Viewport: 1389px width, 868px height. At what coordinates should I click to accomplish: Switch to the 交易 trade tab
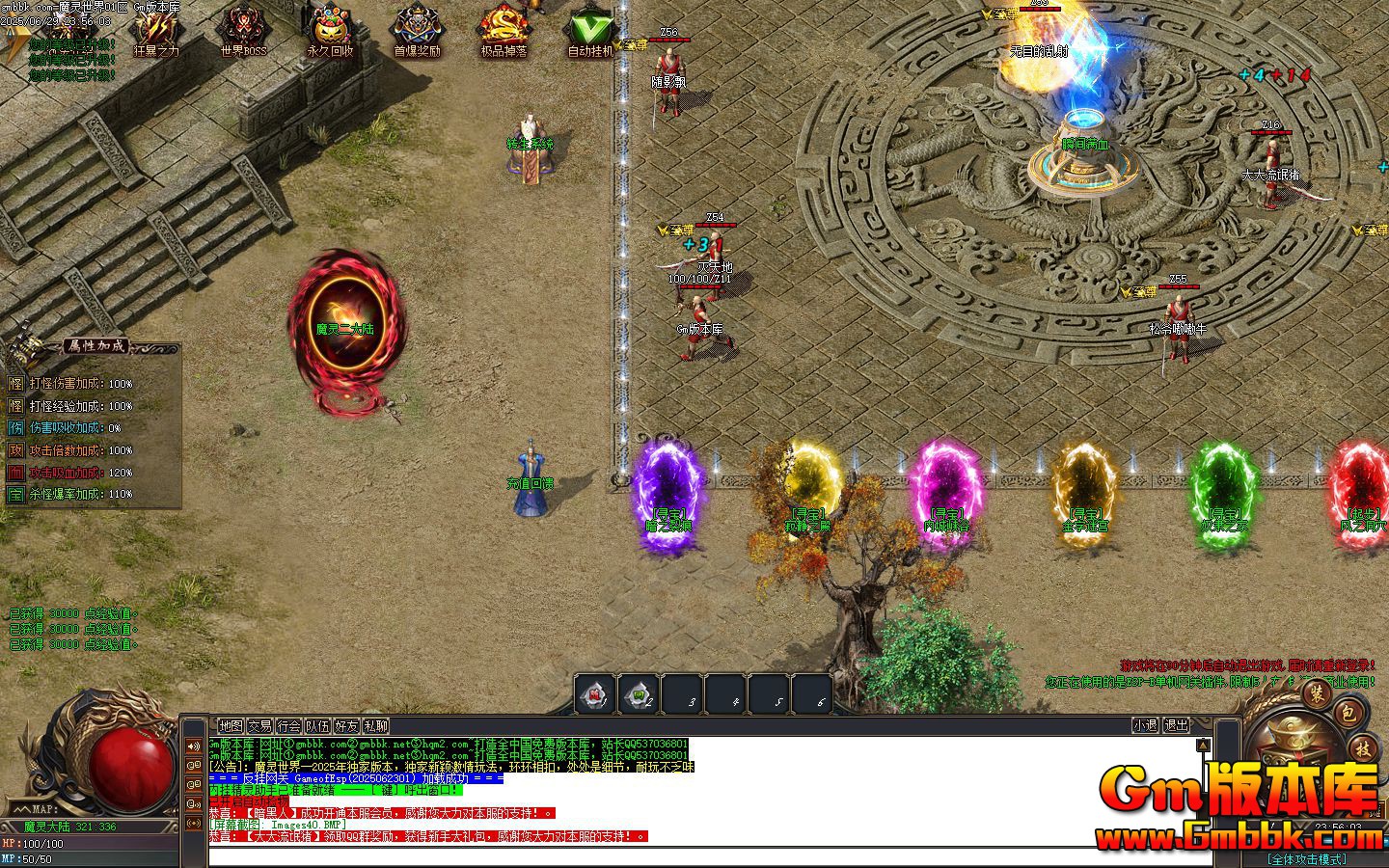pos(260,725)
